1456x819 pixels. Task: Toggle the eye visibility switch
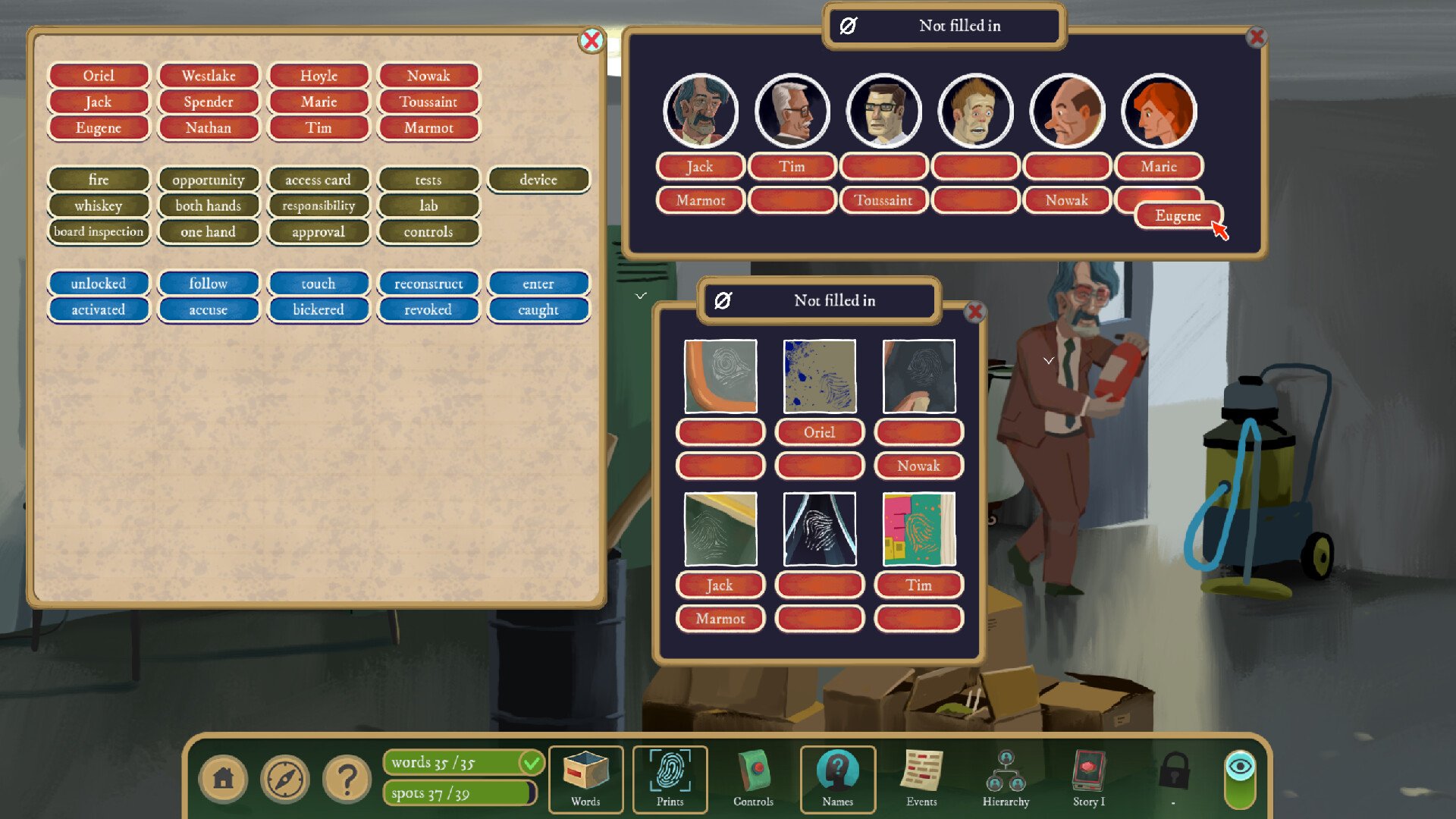(1240, 779)
